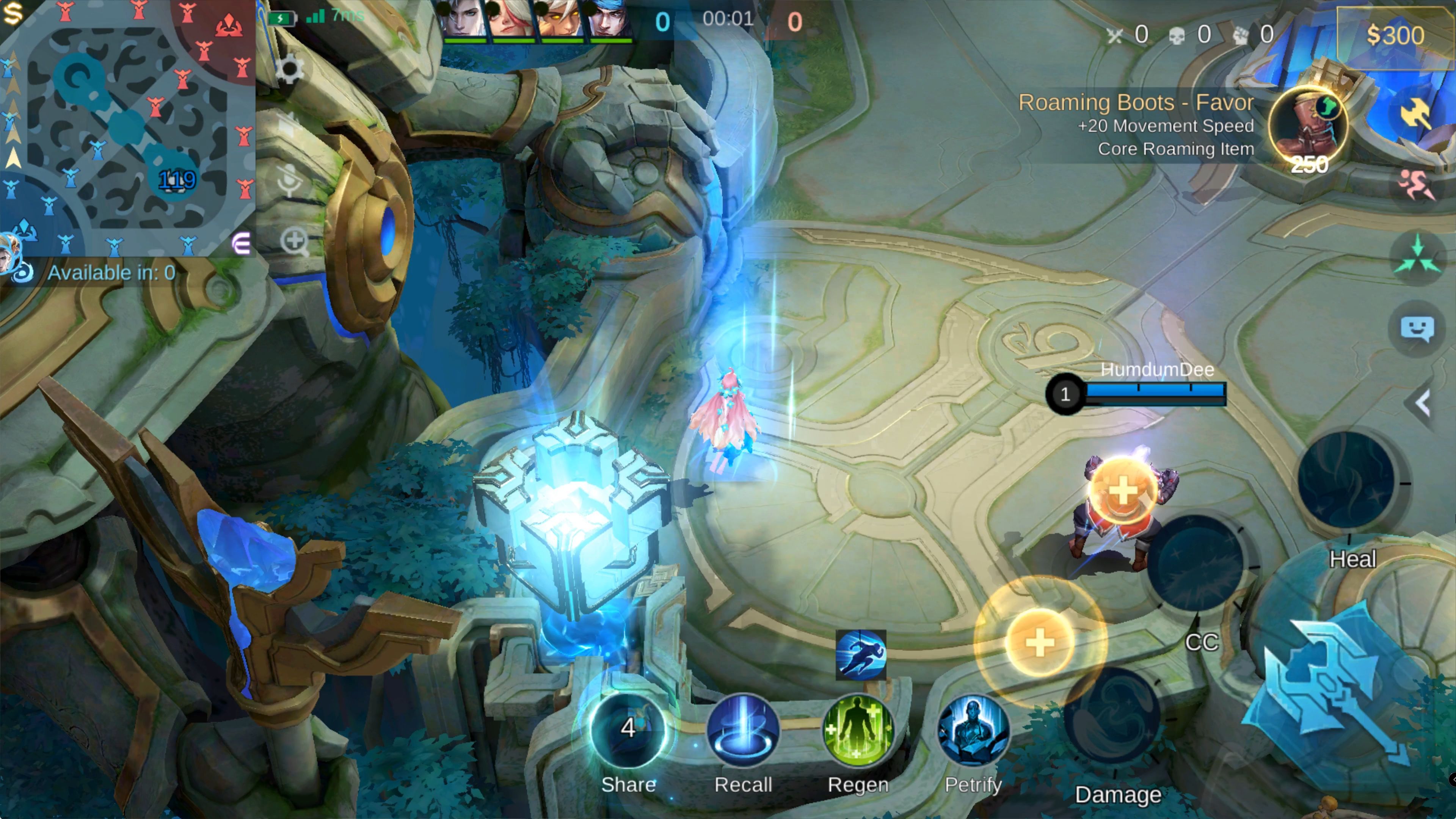This screenshot has width=1456, height=819.
Task: Tap the magnifier zoom icon
Action: [x=294, y=242]
